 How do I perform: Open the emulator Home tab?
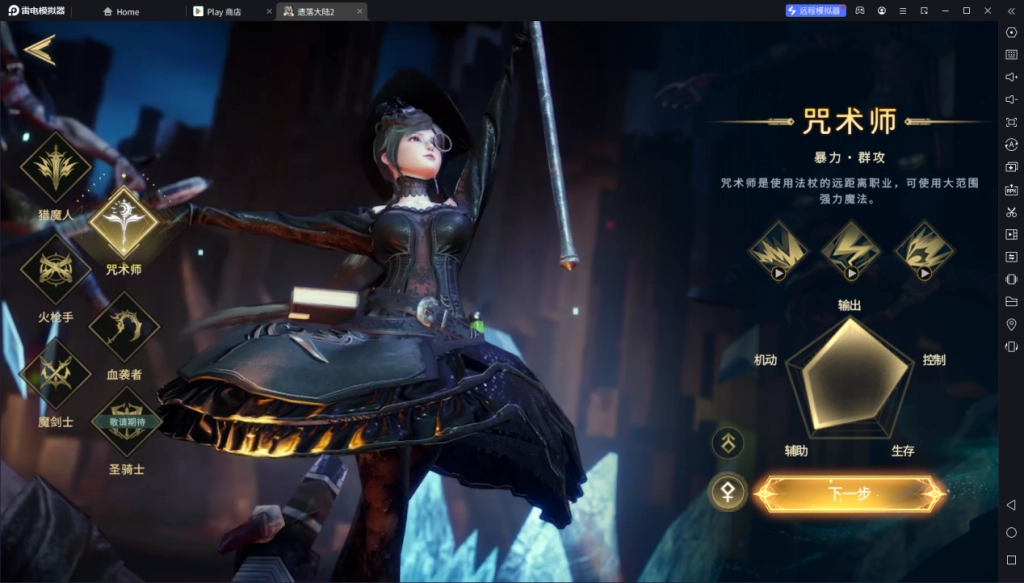coord(127,12)
